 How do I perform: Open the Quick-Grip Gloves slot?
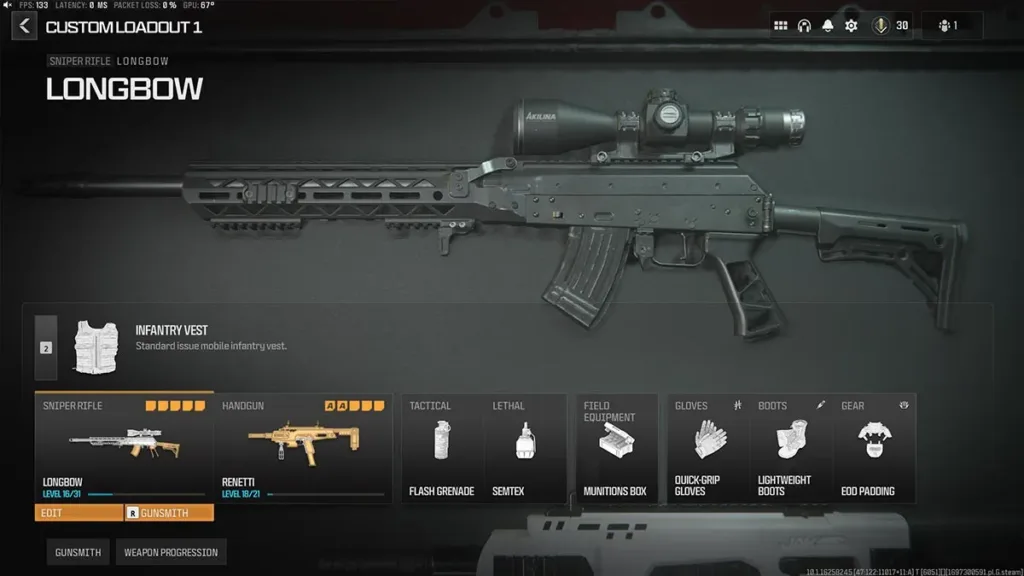(709, 446)
